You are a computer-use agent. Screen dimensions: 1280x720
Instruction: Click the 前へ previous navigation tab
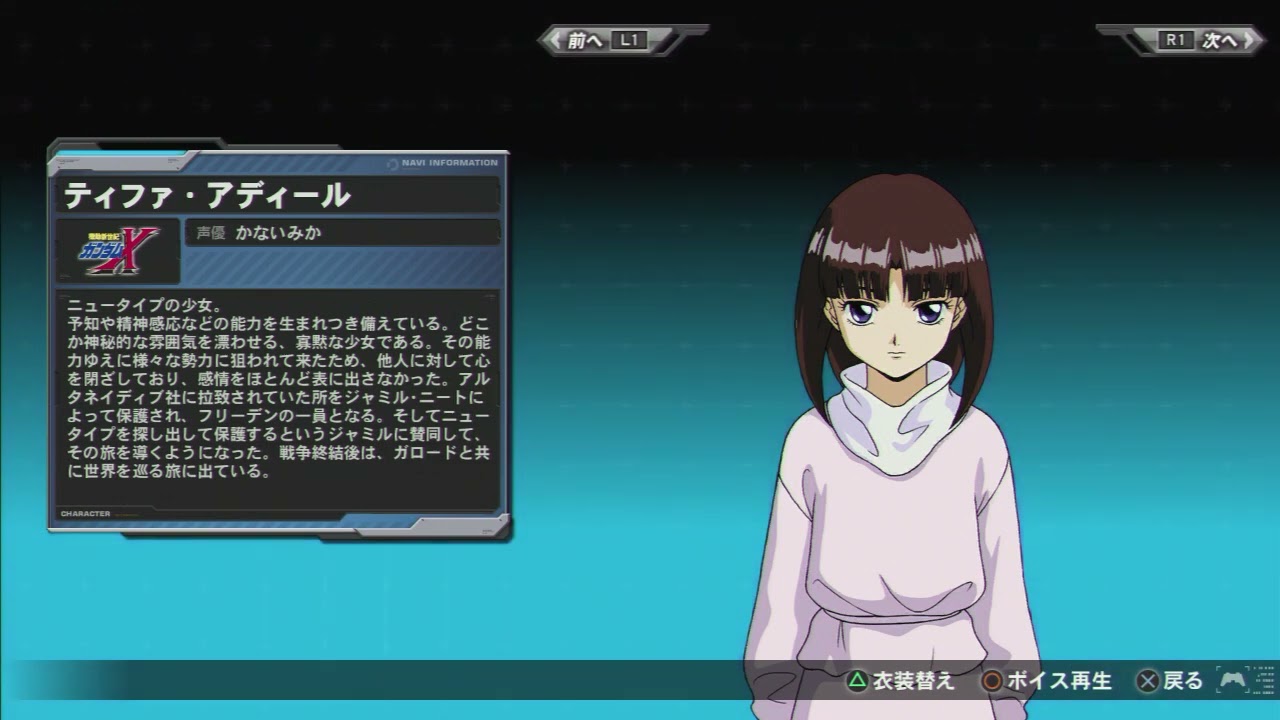(585, 40)
